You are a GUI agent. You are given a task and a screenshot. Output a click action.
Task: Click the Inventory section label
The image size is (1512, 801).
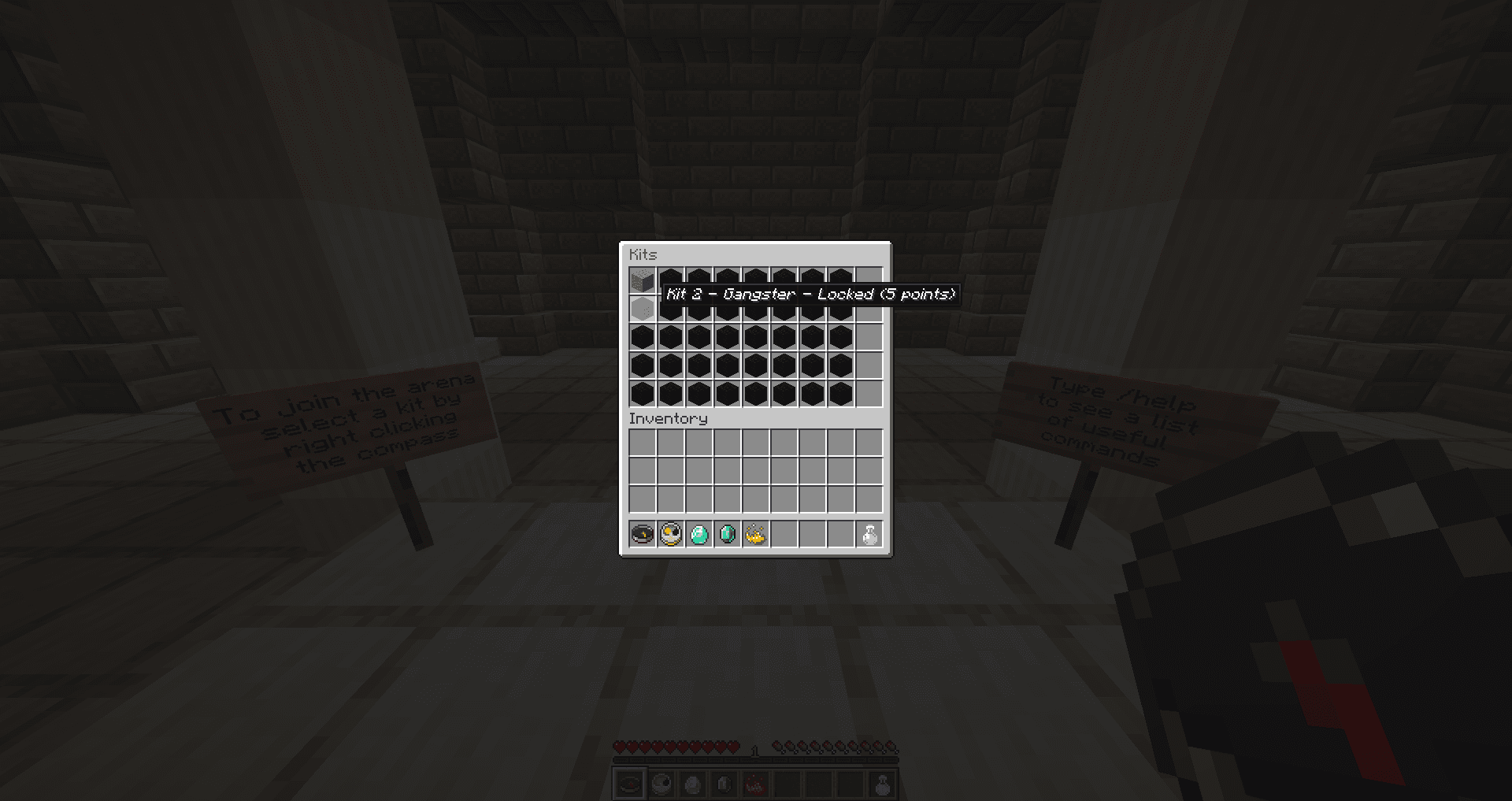[x=669, y=418]
